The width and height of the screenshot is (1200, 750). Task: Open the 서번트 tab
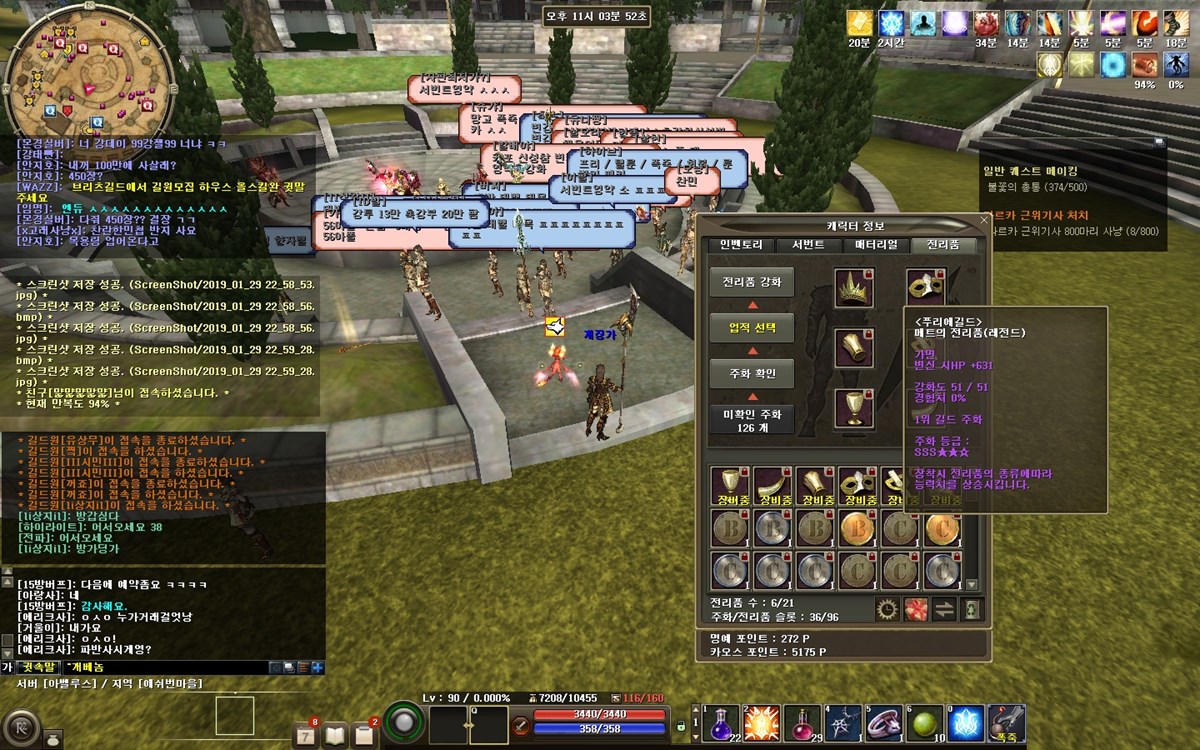click(x=808, y=245)
